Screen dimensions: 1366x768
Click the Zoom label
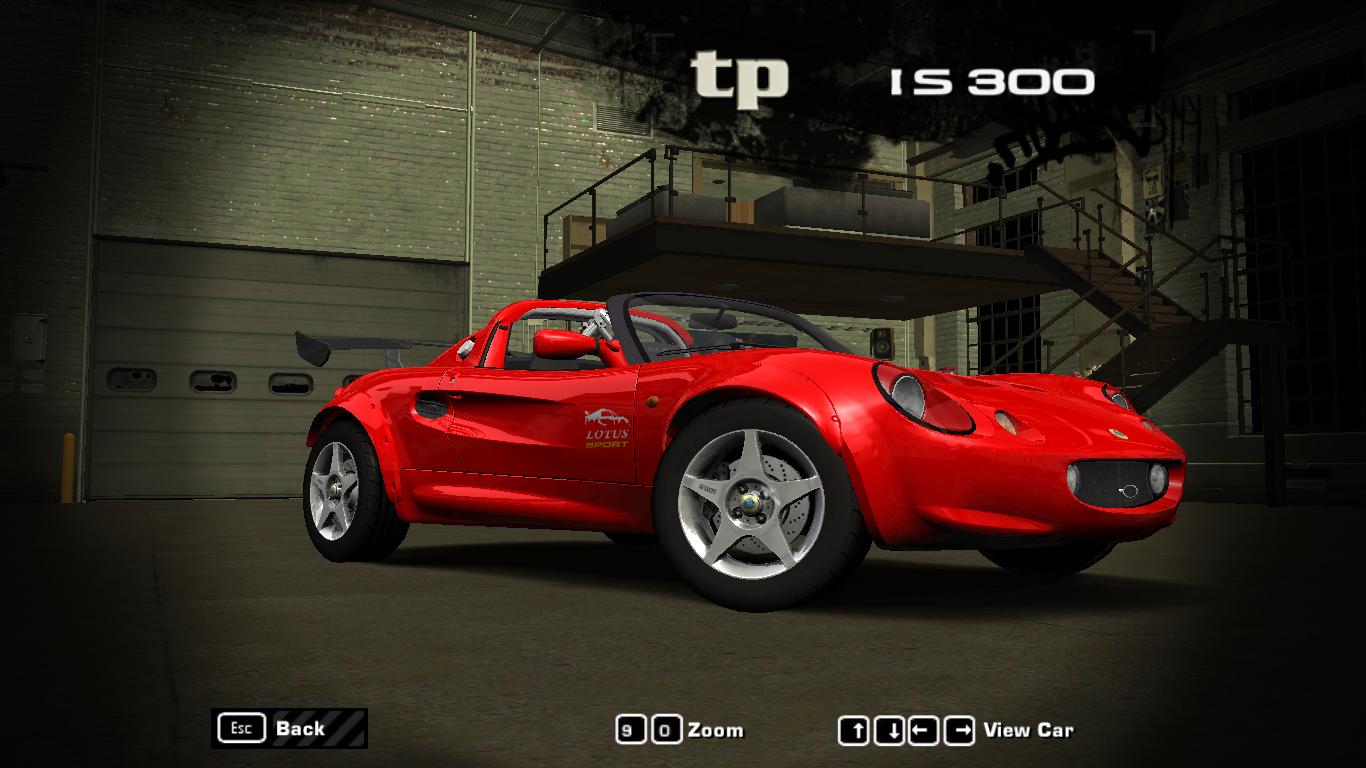click(718, 730)
